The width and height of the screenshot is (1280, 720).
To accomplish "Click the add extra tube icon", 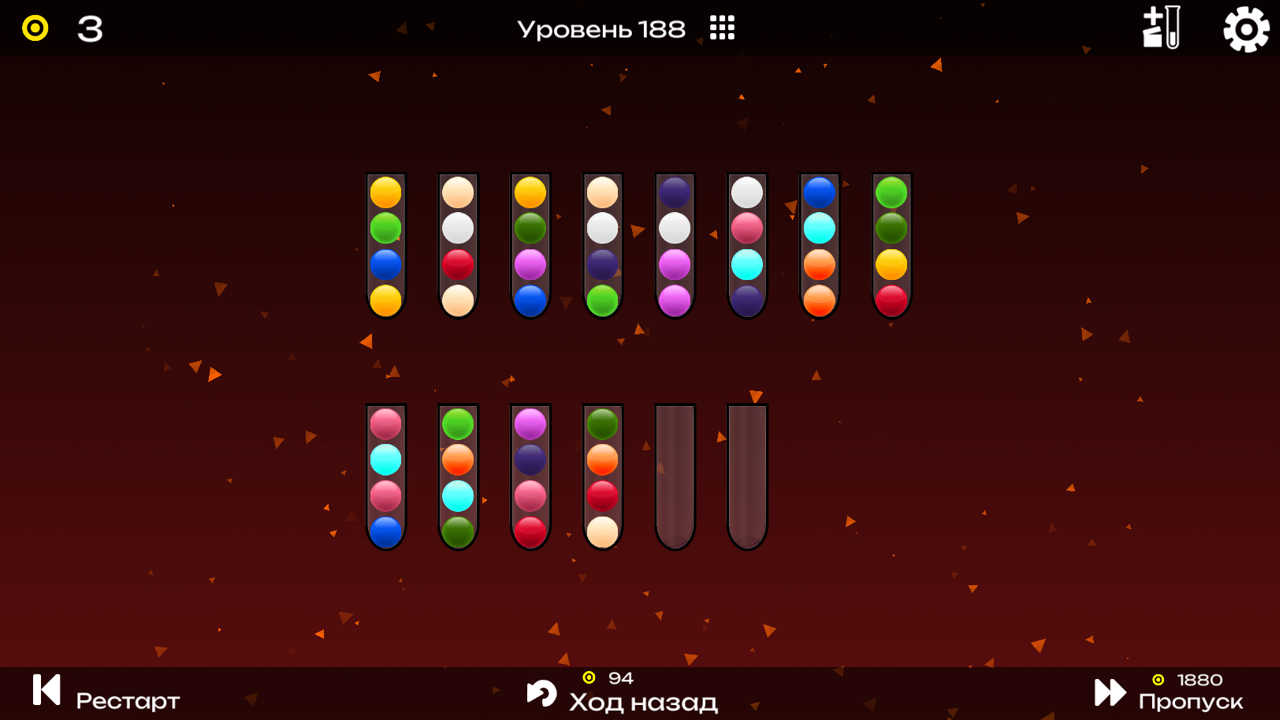I will [1160, 30].
